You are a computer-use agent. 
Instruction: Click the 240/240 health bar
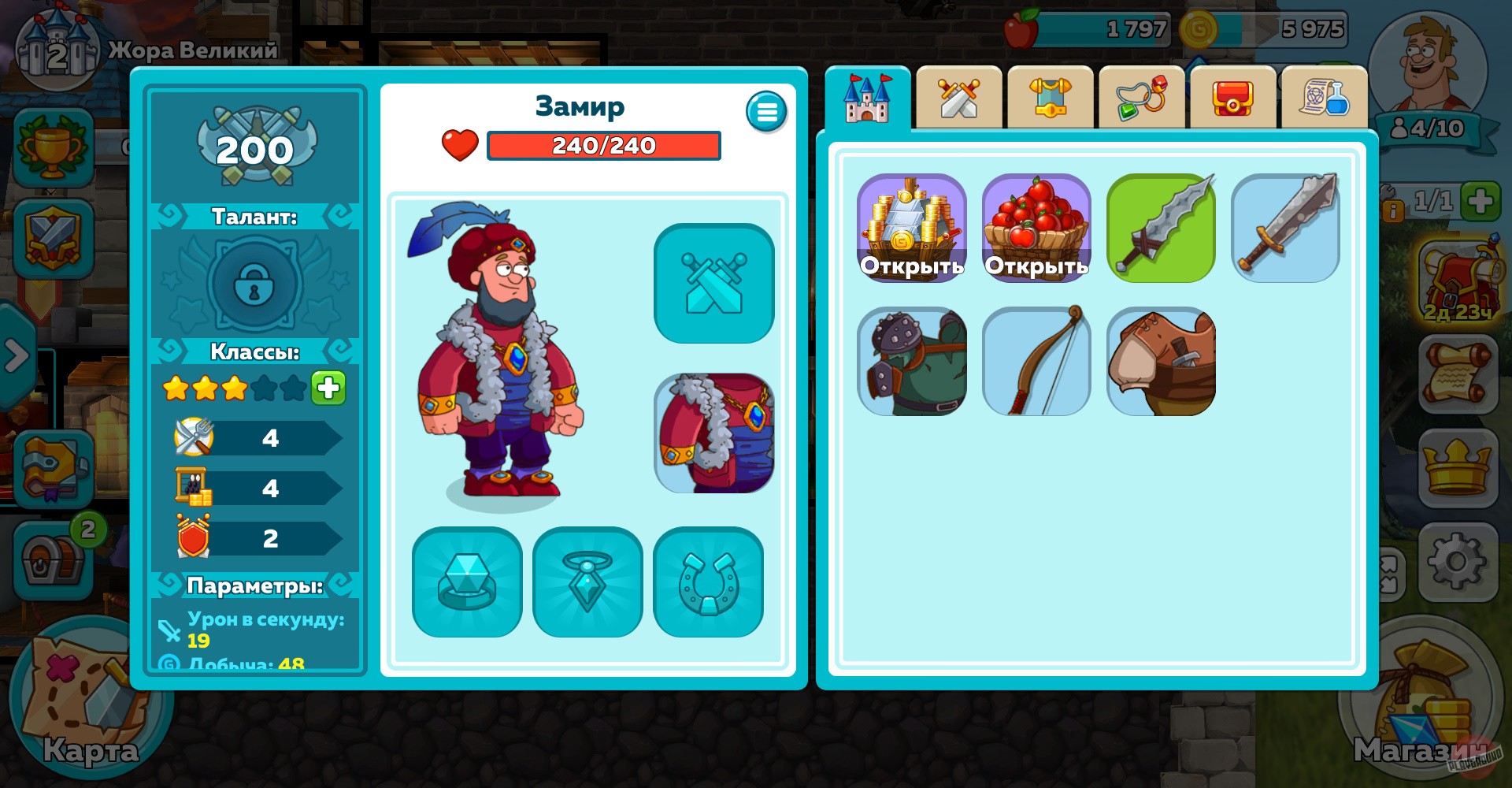click(603, 145)
